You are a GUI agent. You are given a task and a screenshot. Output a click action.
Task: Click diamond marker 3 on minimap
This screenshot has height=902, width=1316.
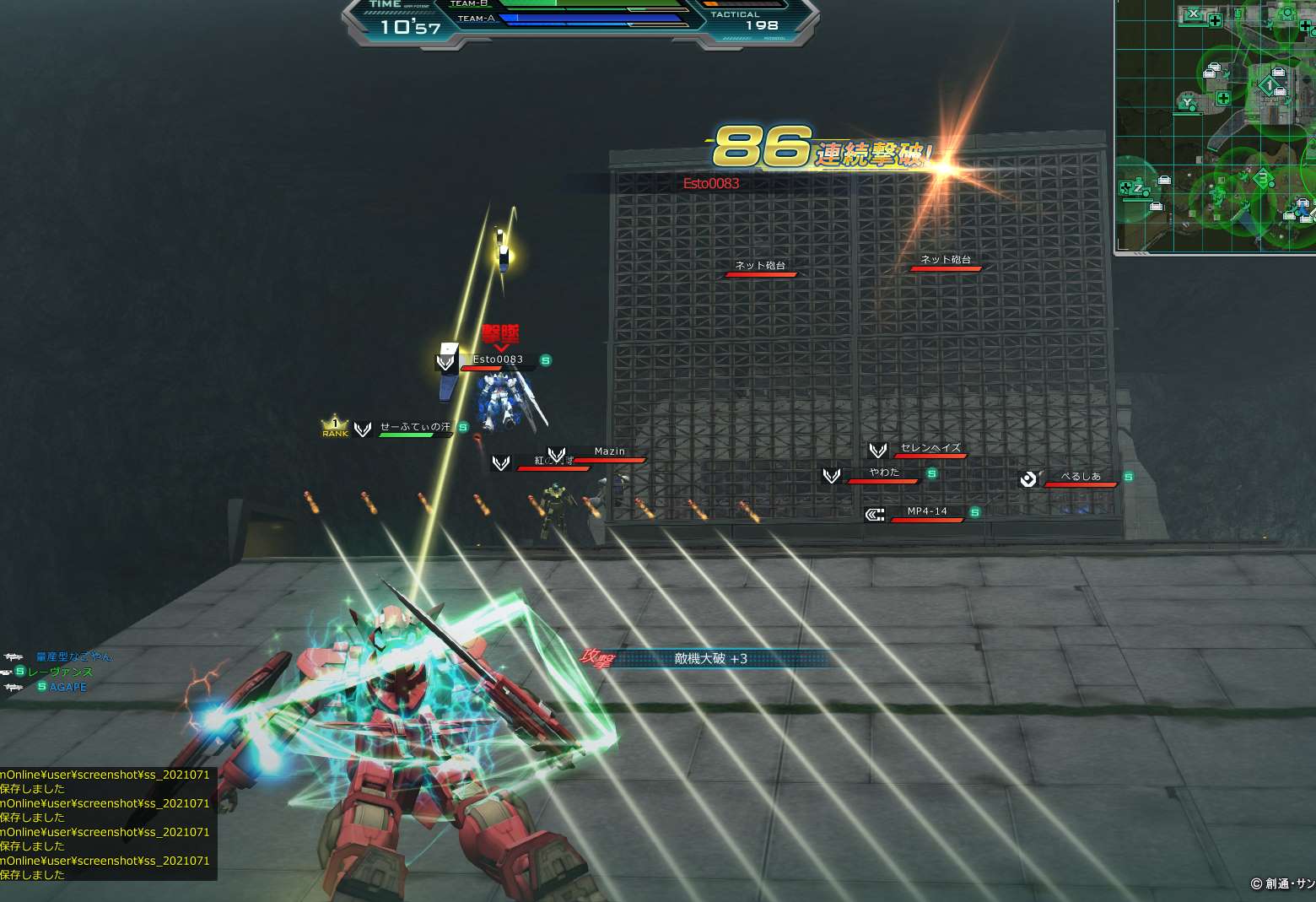point(1263,178)
